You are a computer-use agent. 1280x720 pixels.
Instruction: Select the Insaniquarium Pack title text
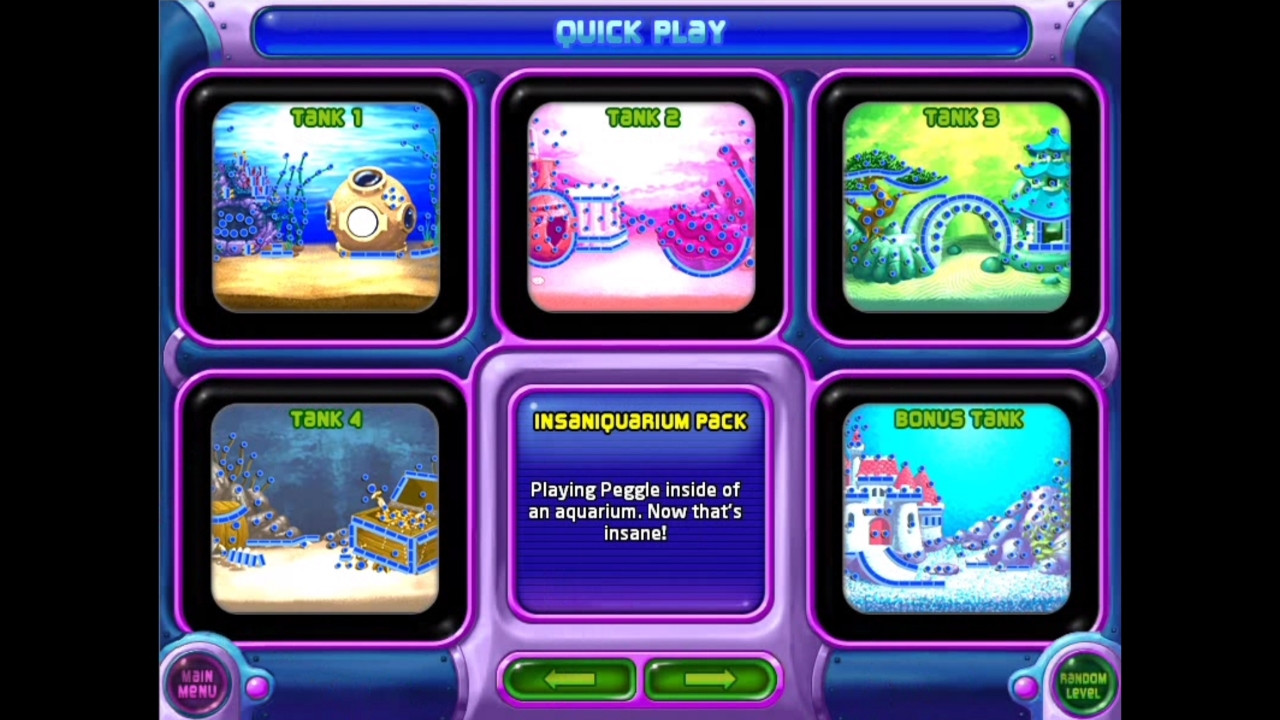click(x=640, y=421)
